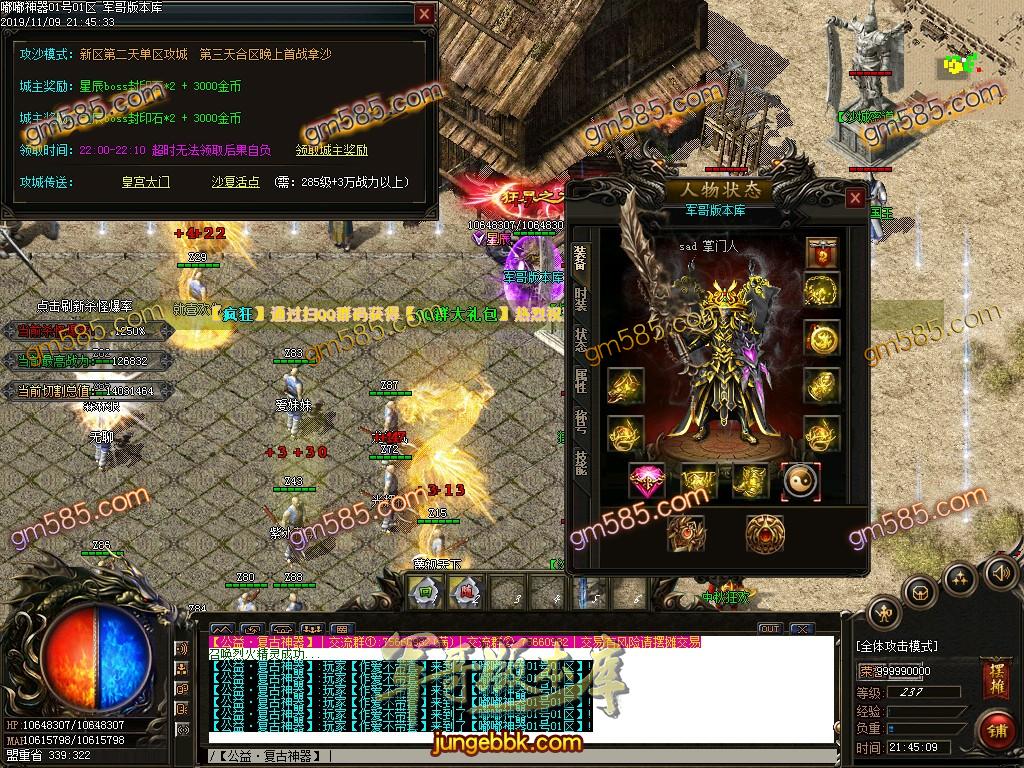Teleport to 沙复活点
This screenshot has height=768, width=1024.
pyautogui.click(x=236, y=182)
